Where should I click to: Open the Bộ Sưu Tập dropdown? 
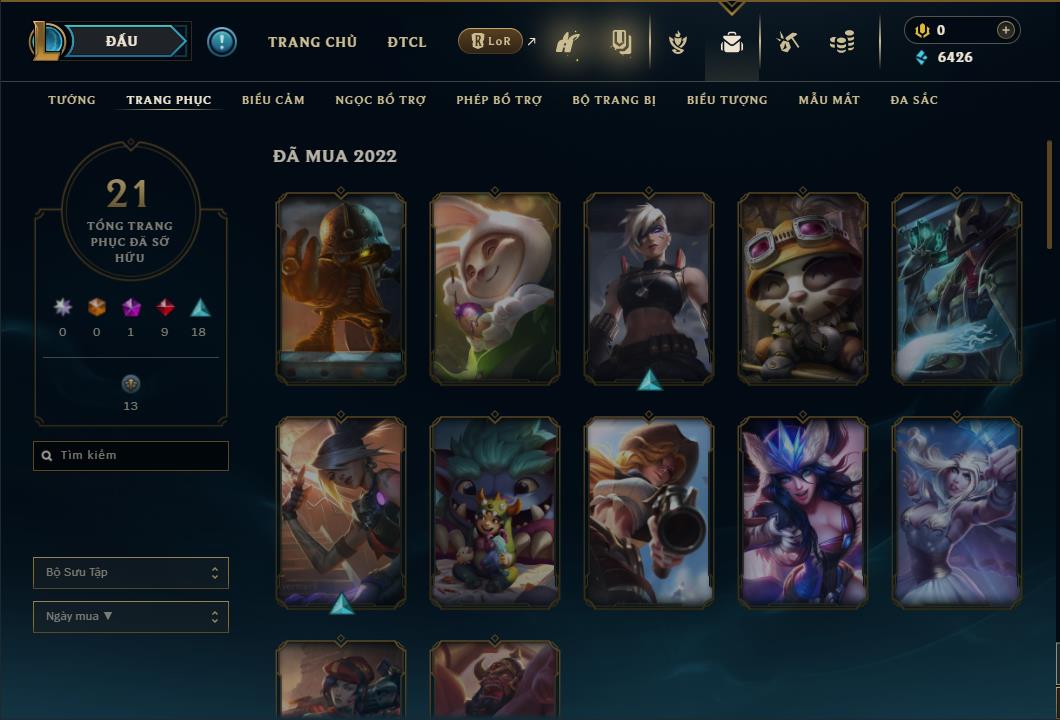[131, 573]
